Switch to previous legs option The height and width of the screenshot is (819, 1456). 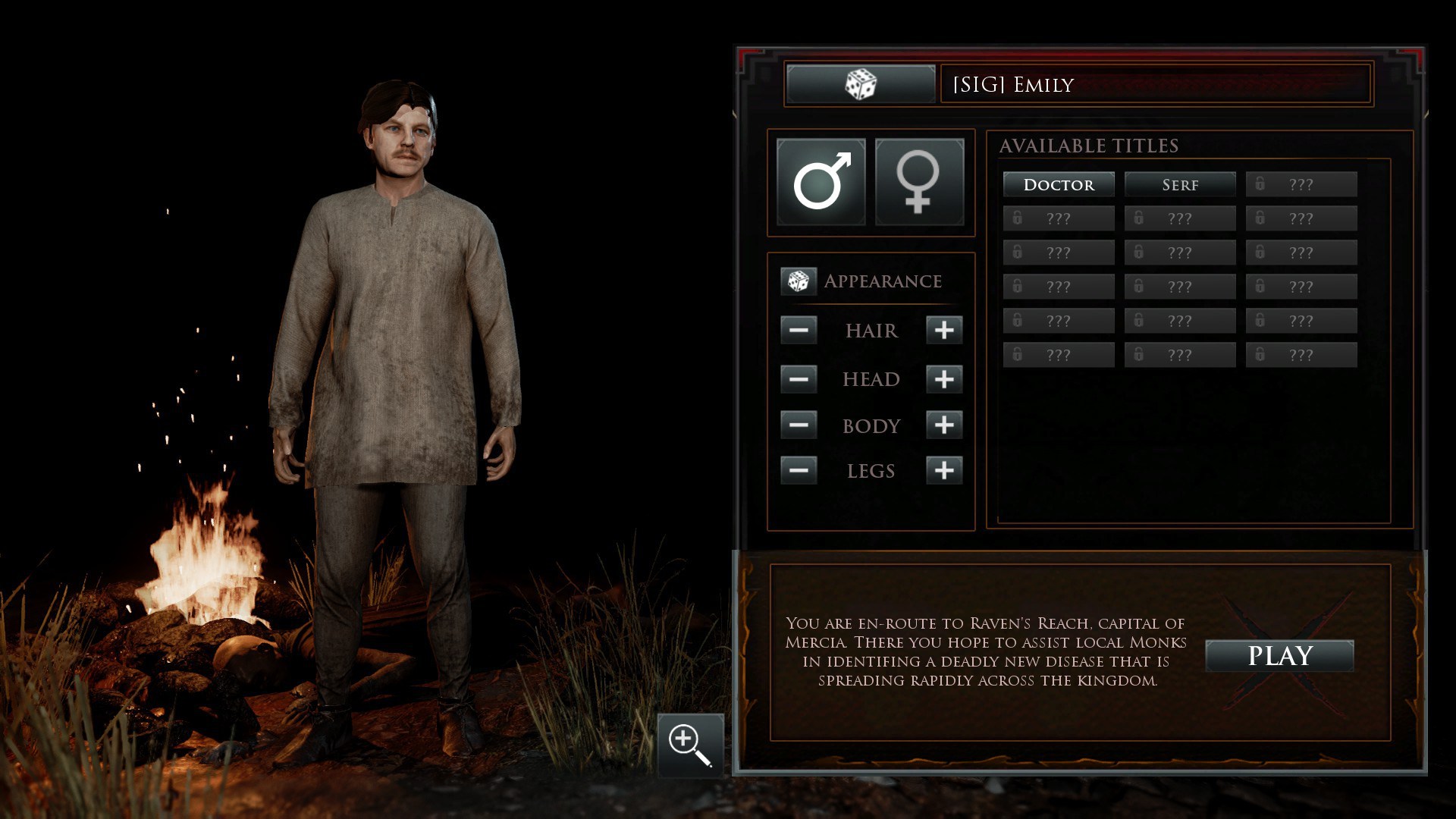pos(799,471)
